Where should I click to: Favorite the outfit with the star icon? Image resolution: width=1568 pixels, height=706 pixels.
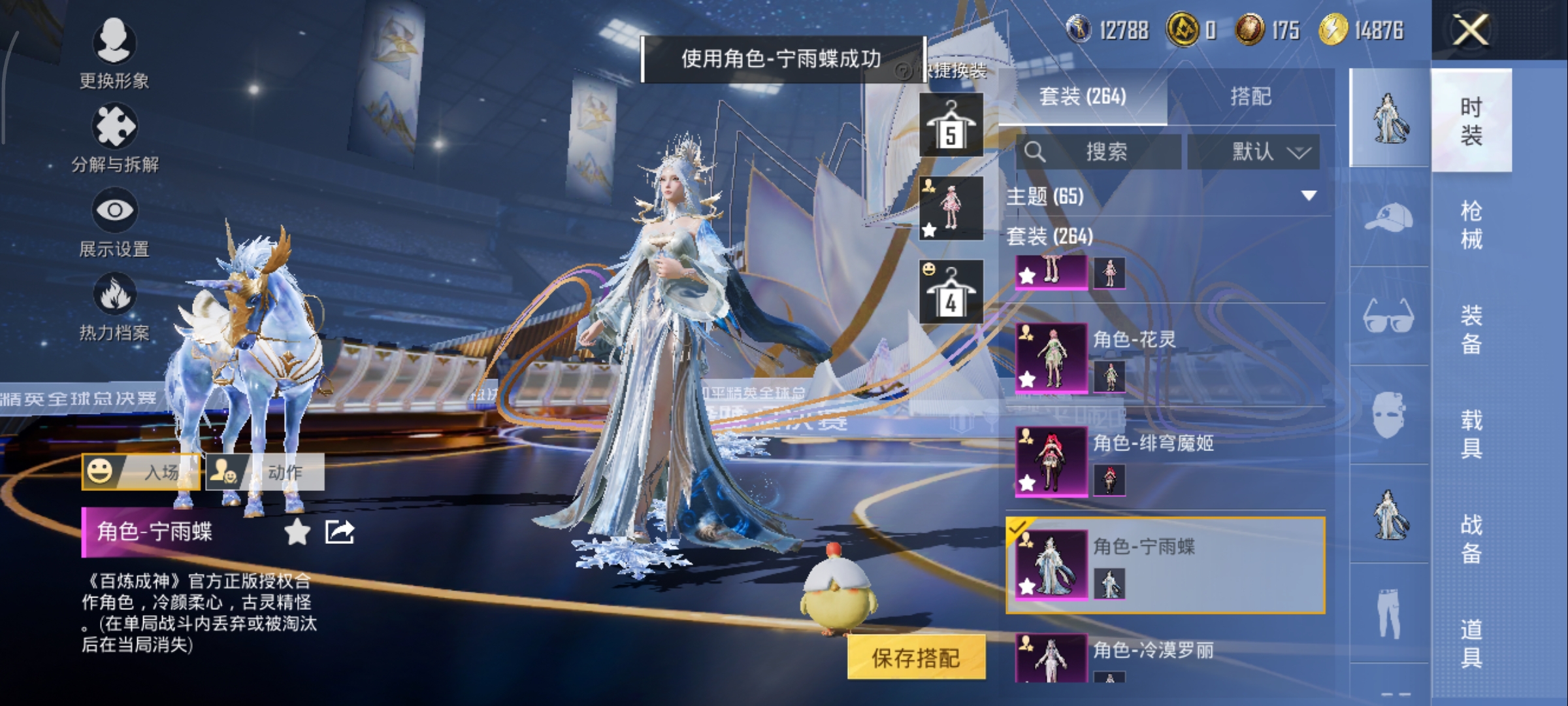coord(297,532)
